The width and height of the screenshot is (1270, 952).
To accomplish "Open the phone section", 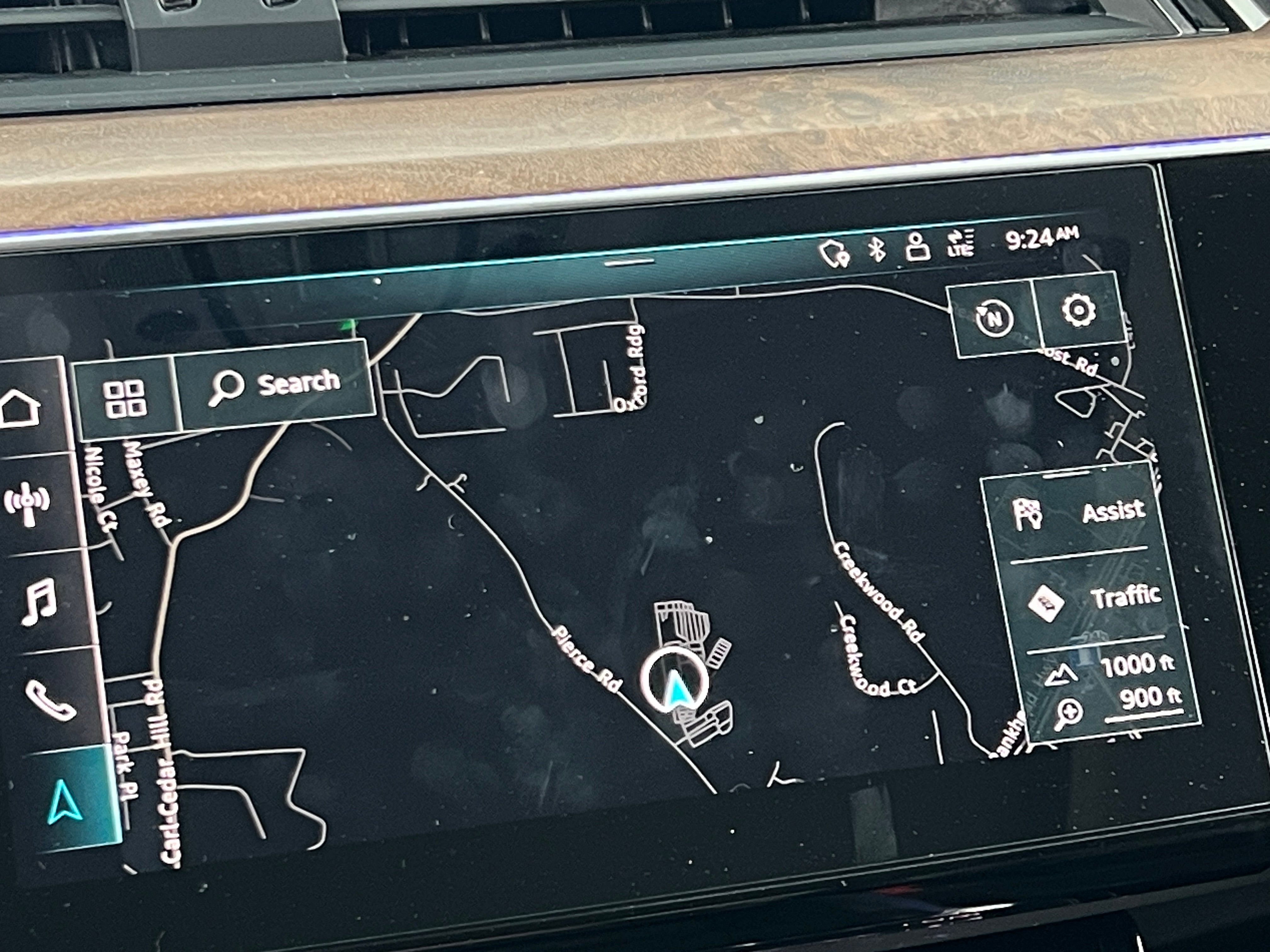I will click(50, 700).
